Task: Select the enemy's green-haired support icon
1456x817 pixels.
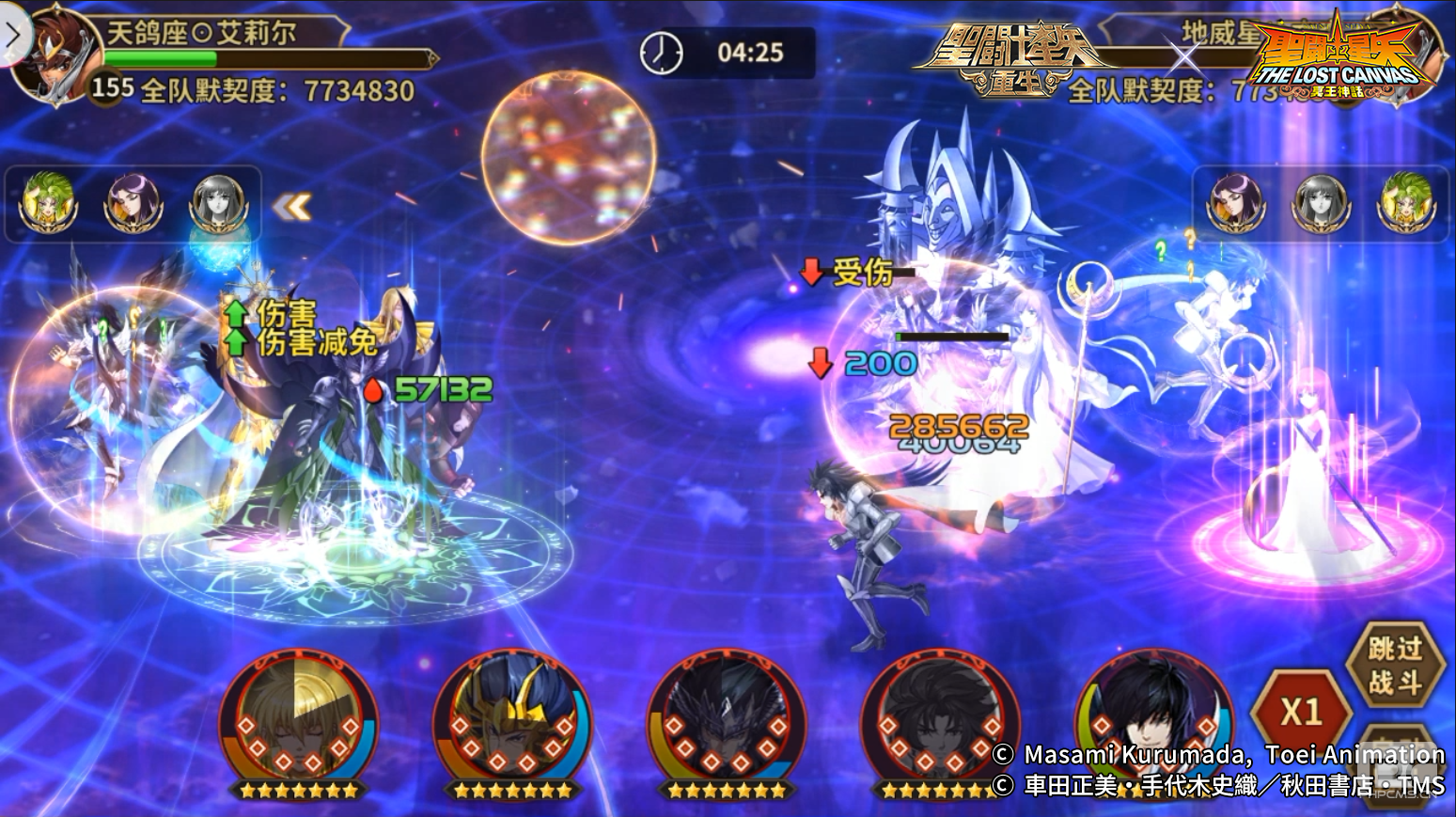Action: 1405,202
